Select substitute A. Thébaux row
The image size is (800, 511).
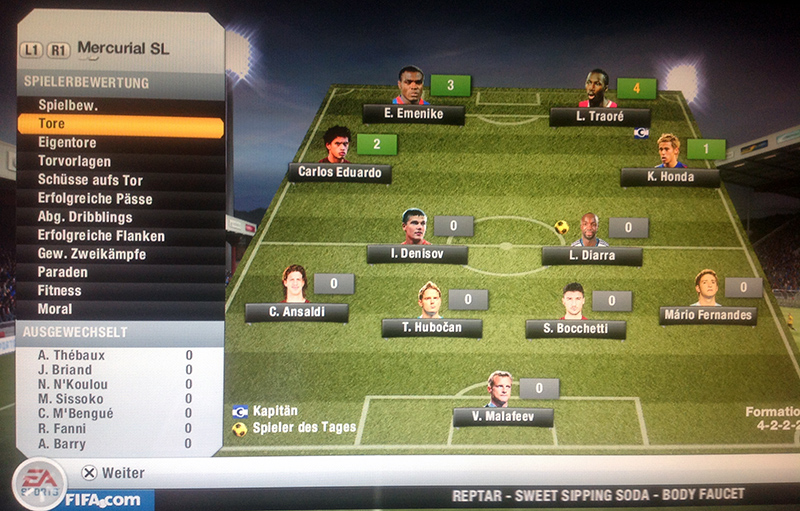pos(115,355)
